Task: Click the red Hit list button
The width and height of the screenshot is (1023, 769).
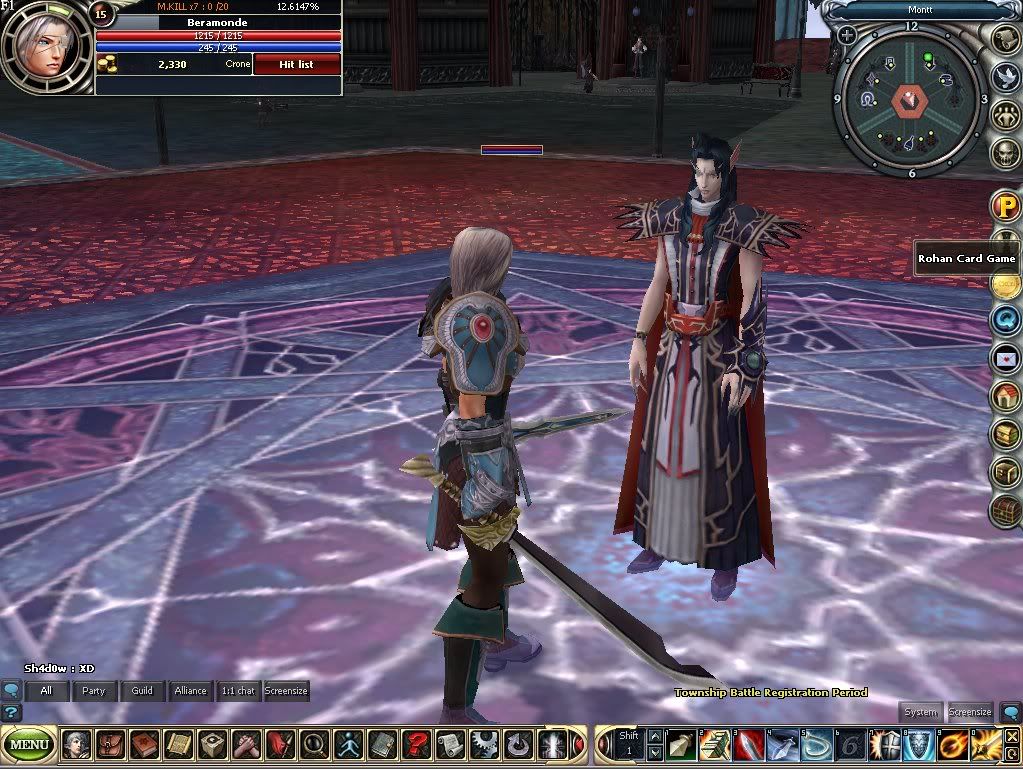Action: pyautogui.click(x=296, y=64)
